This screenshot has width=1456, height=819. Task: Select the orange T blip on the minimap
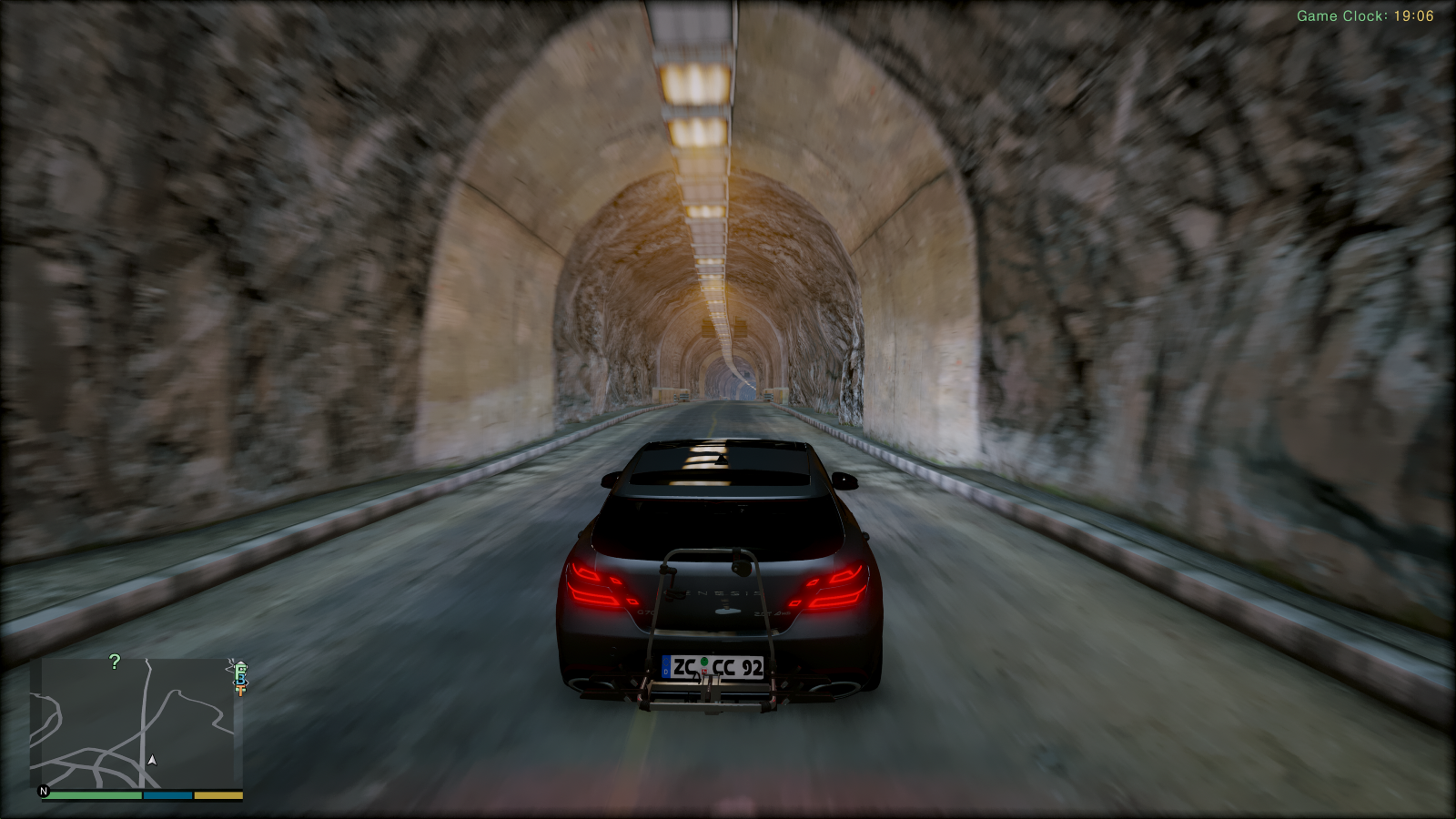pyautogui.click(x=240, y=691)
